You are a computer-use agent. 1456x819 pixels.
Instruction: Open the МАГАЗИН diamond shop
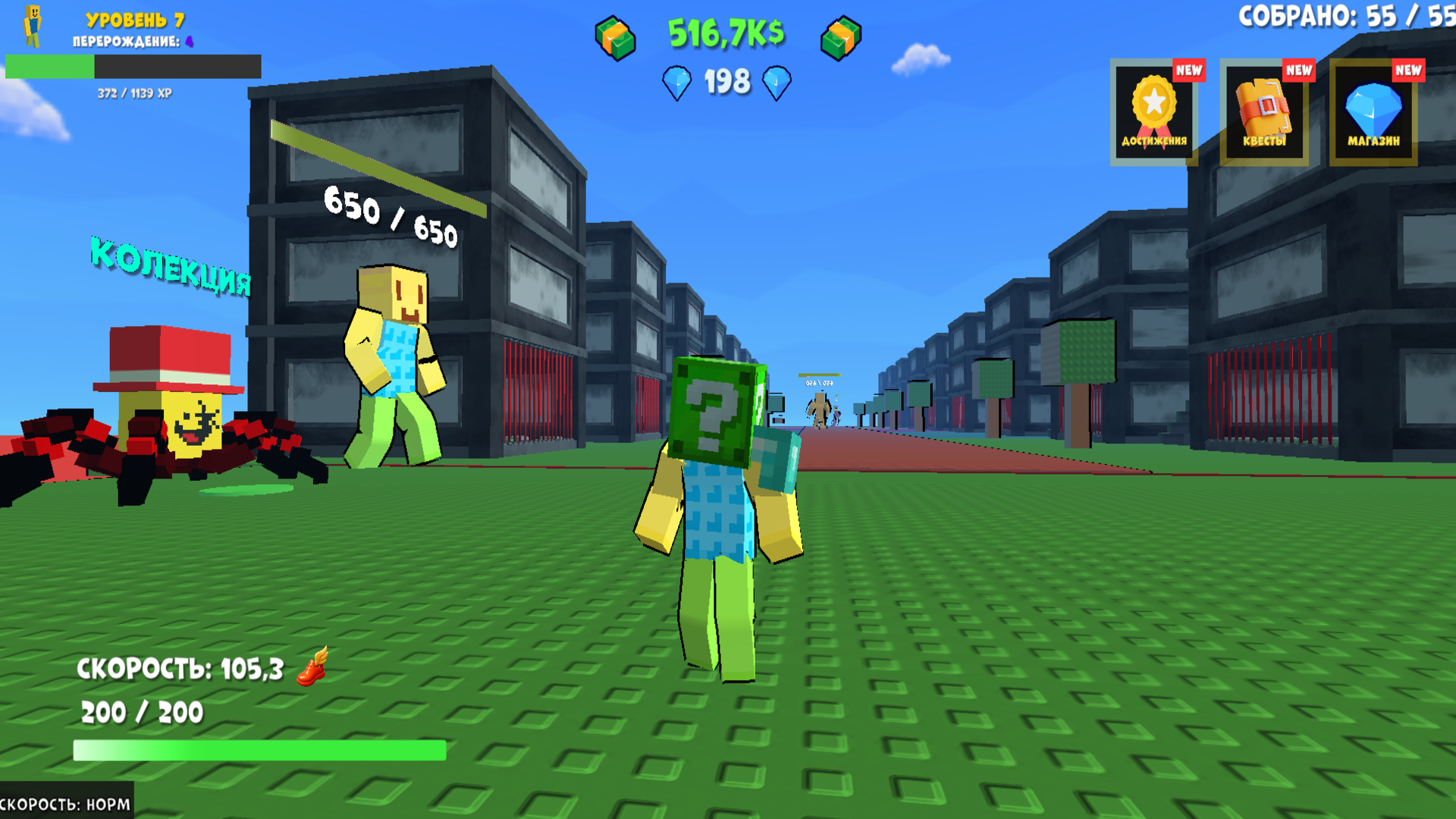click(x=1373, y=111)
